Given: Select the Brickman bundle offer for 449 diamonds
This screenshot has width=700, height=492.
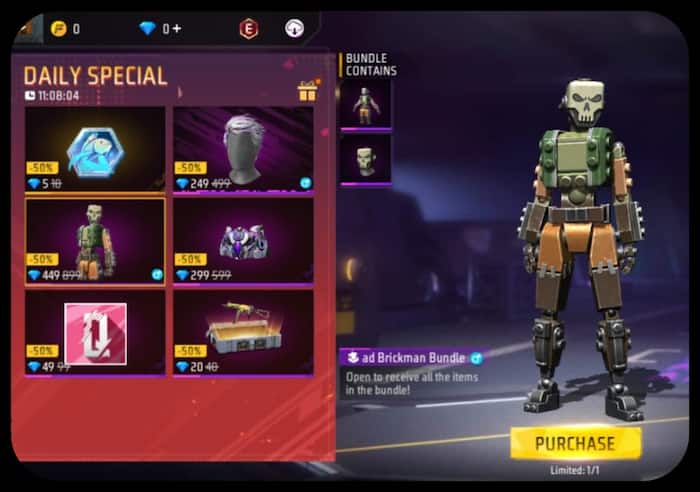Looking at the screenshot, I should (x=95, y=240).
